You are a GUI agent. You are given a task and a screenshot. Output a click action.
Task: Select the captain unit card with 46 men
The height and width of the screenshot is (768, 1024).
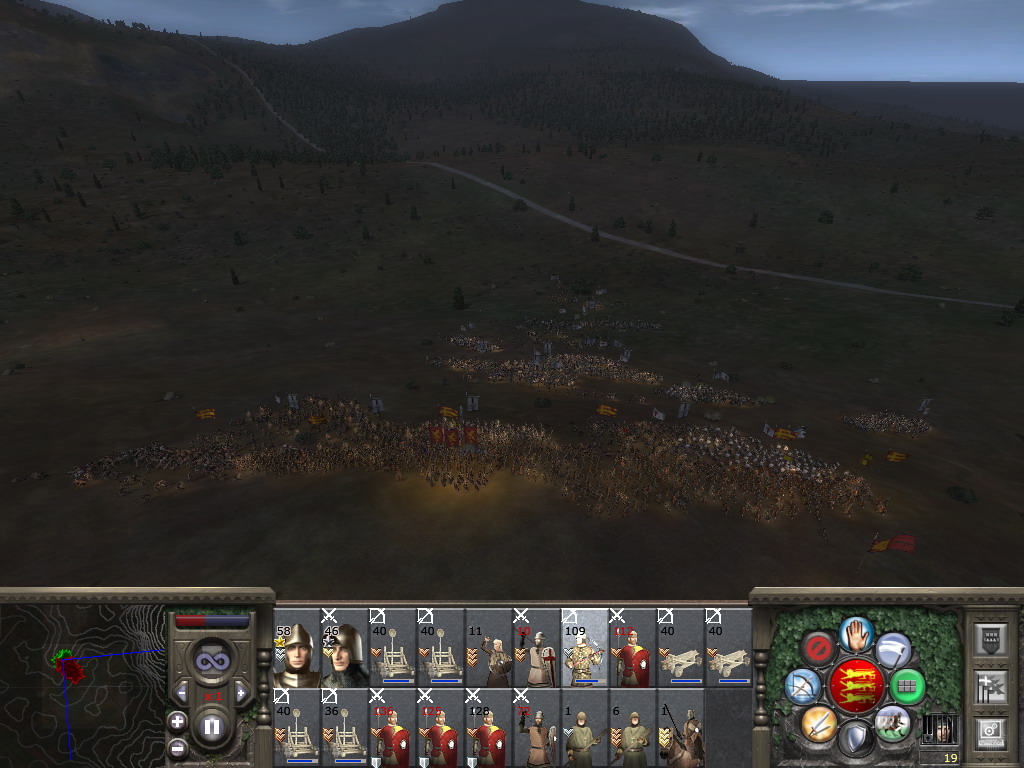click(344, 648)
